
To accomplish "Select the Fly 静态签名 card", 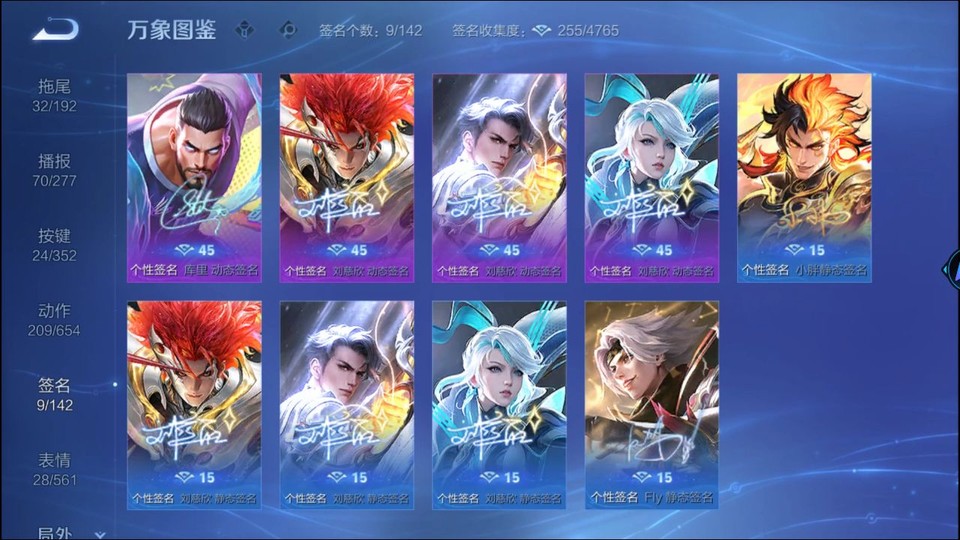I will [x=651, y=405].
